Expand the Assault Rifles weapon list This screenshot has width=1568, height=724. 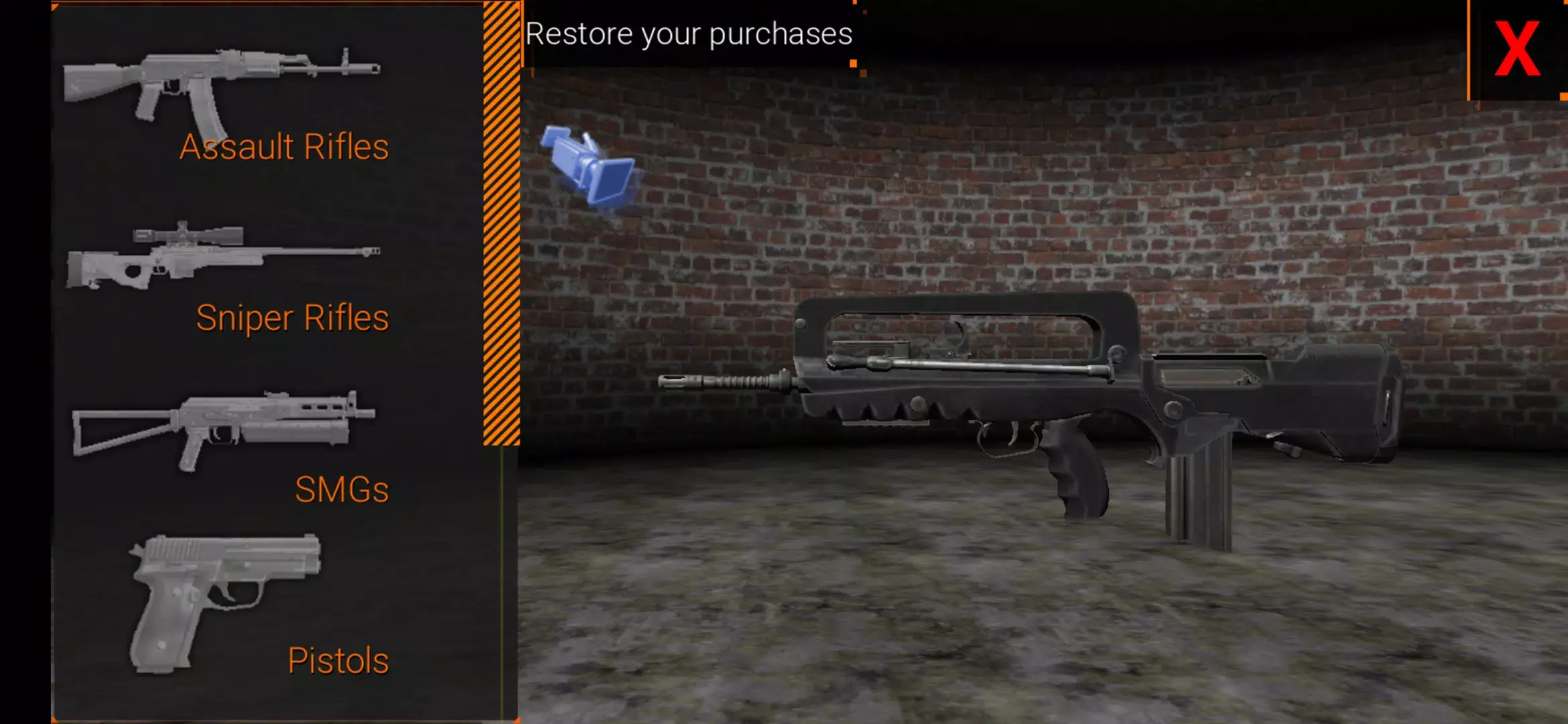[x=283, y=146]
